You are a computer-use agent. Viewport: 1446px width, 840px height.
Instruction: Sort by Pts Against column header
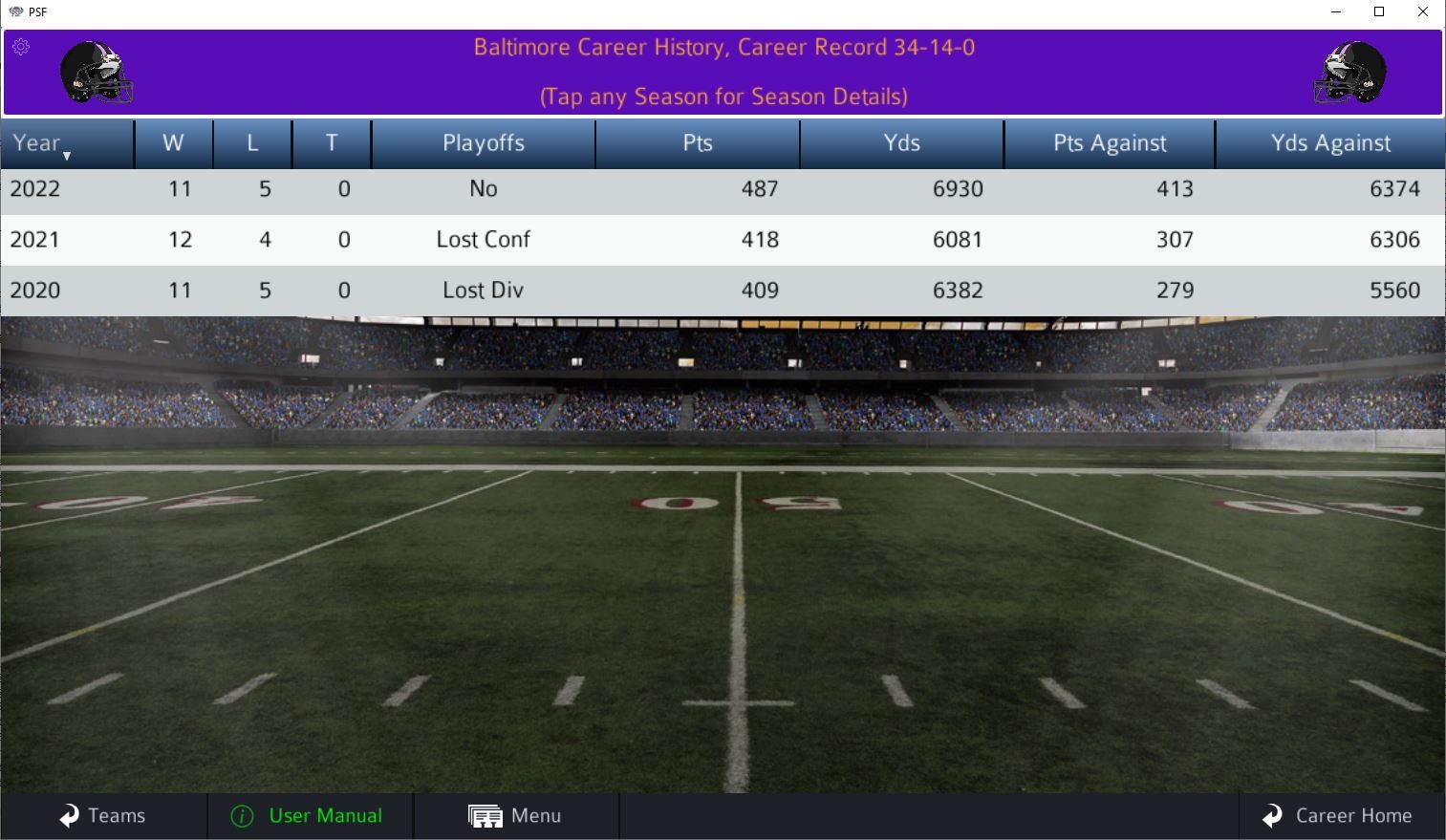point(1109,142)
